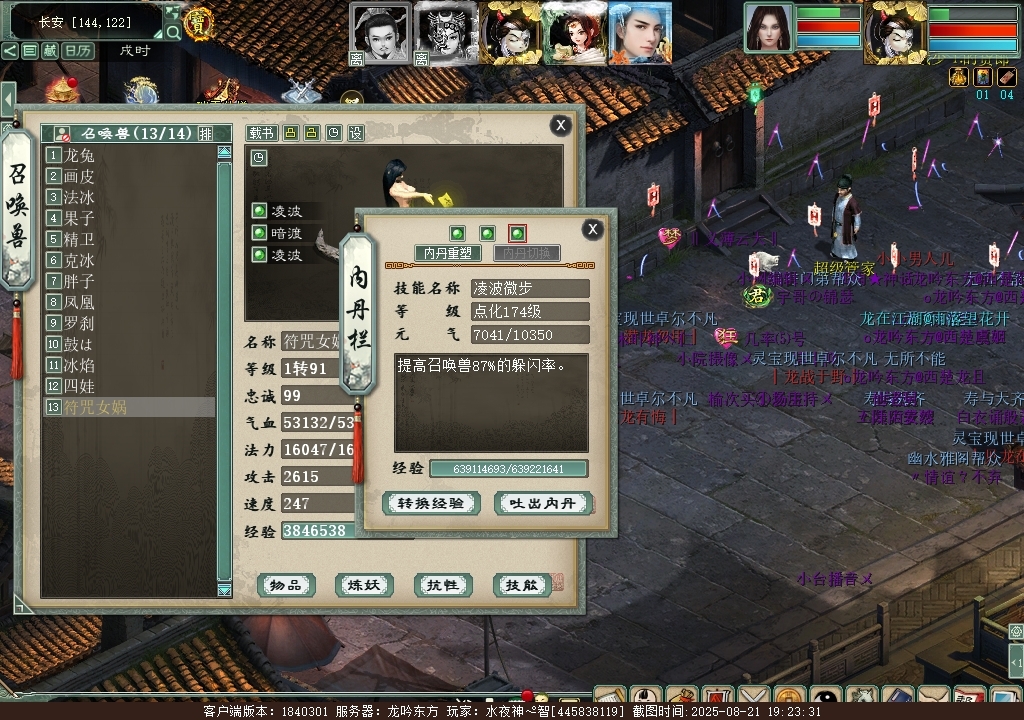Screen dimensions: 1024x720
Task: Select 龙兔 in the summon pet list
Action: click(x=80, y=155)
